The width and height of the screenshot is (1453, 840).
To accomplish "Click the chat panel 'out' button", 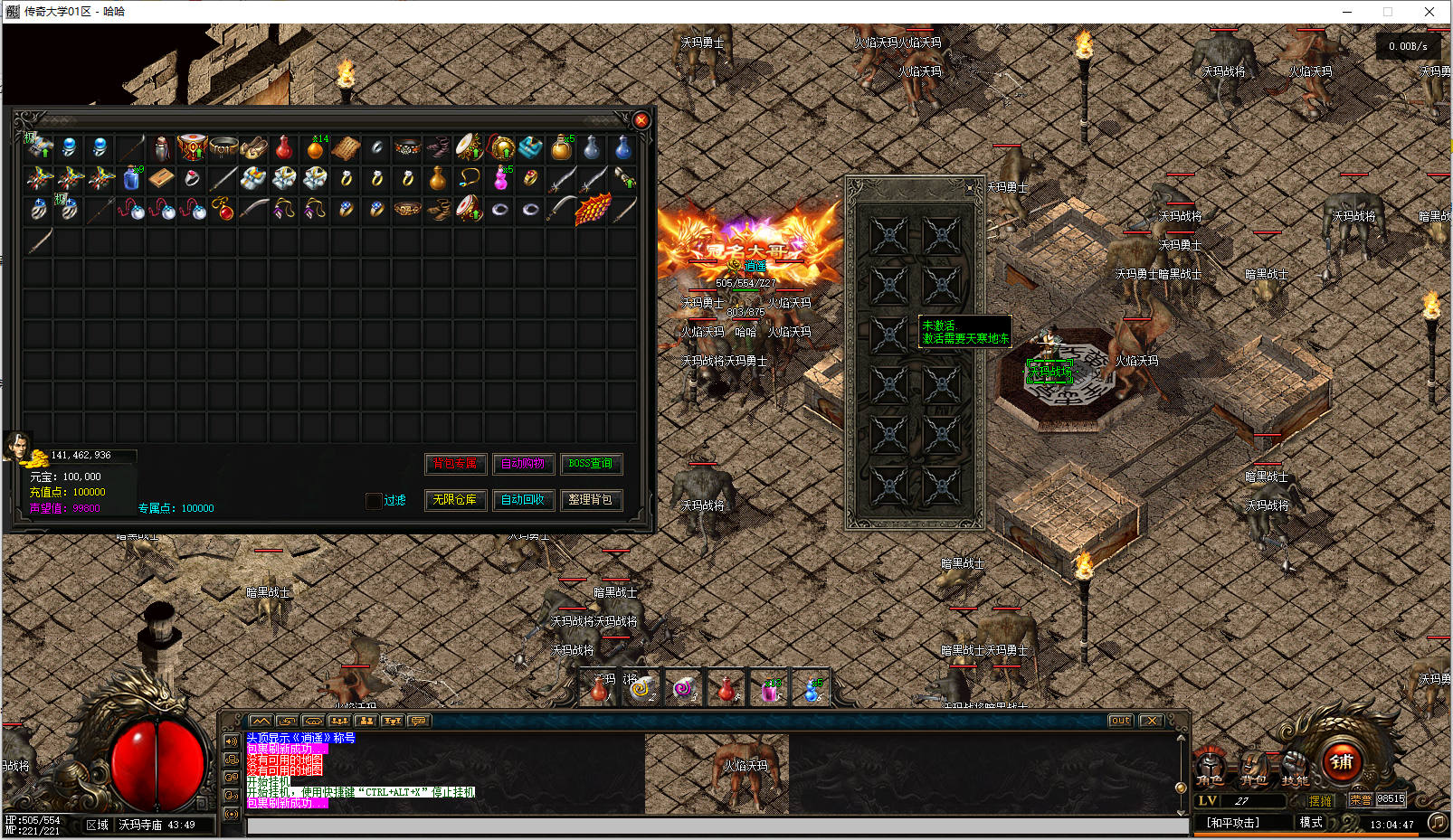I will click(1120, 721).
